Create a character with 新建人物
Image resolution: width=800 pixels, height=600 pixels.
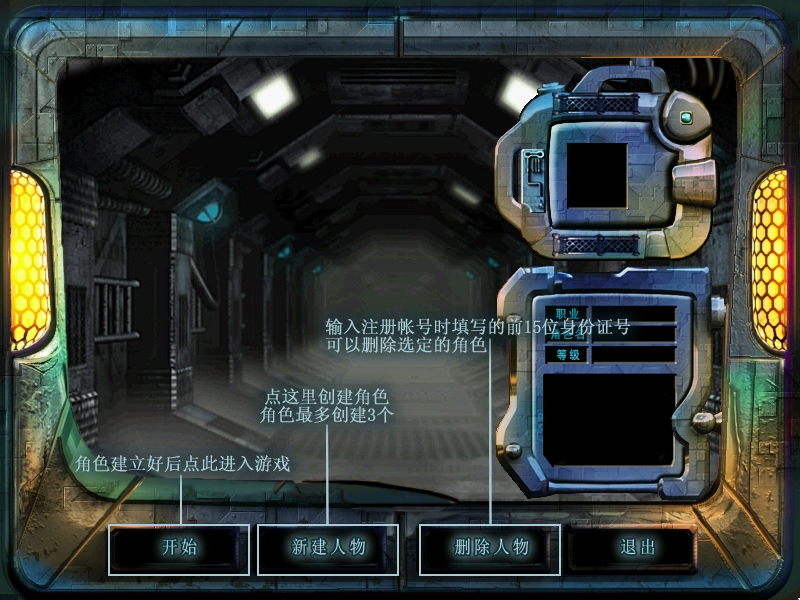click(328, 548)
